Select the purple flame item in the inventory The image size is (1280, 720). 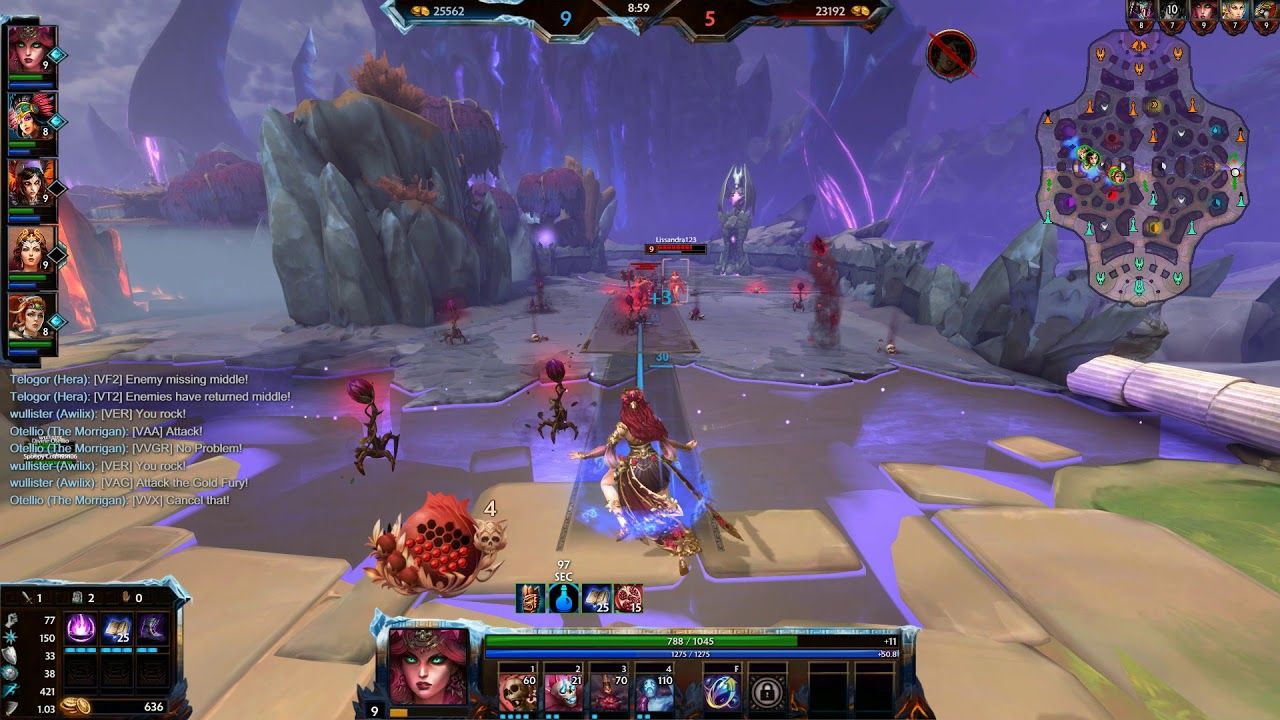tap(80, 629)
